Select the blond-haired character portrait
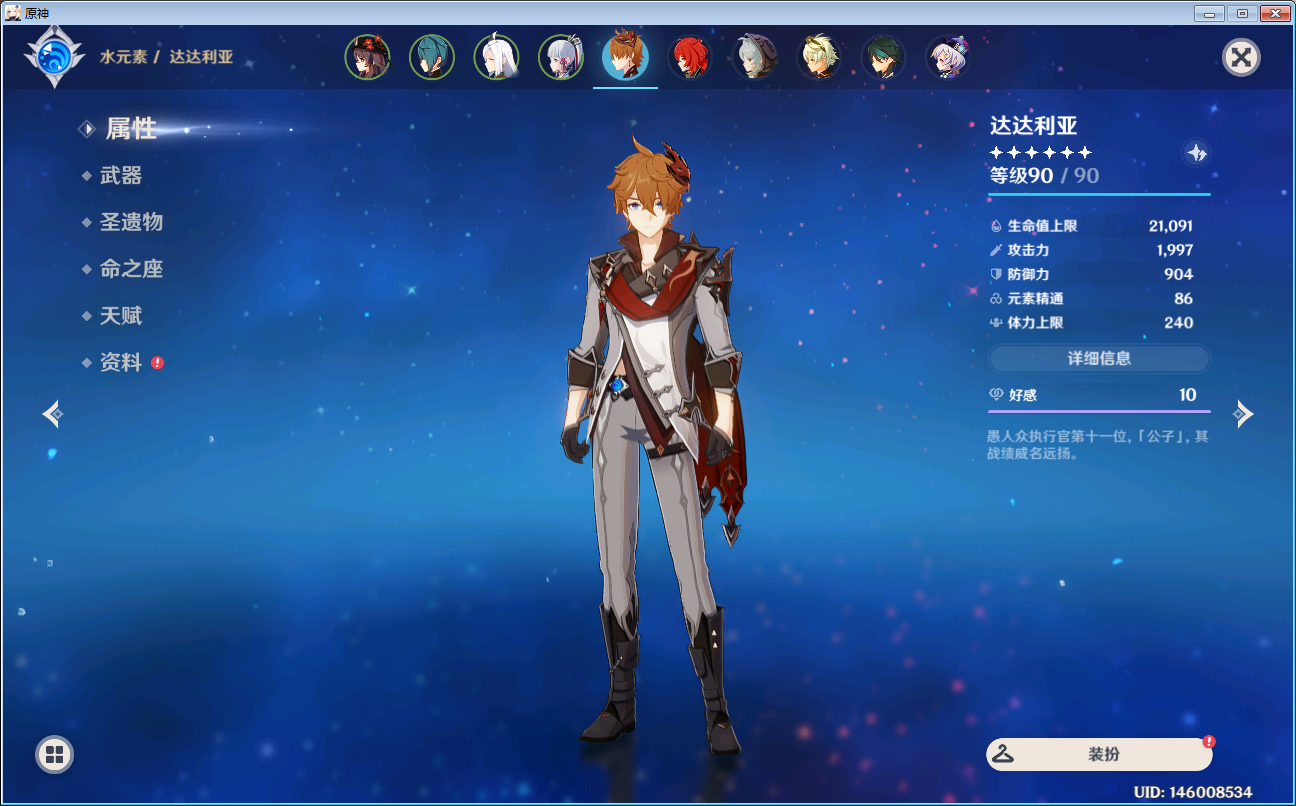The width and height of the screenshot is (1296, 806). [x=819, y=58]
